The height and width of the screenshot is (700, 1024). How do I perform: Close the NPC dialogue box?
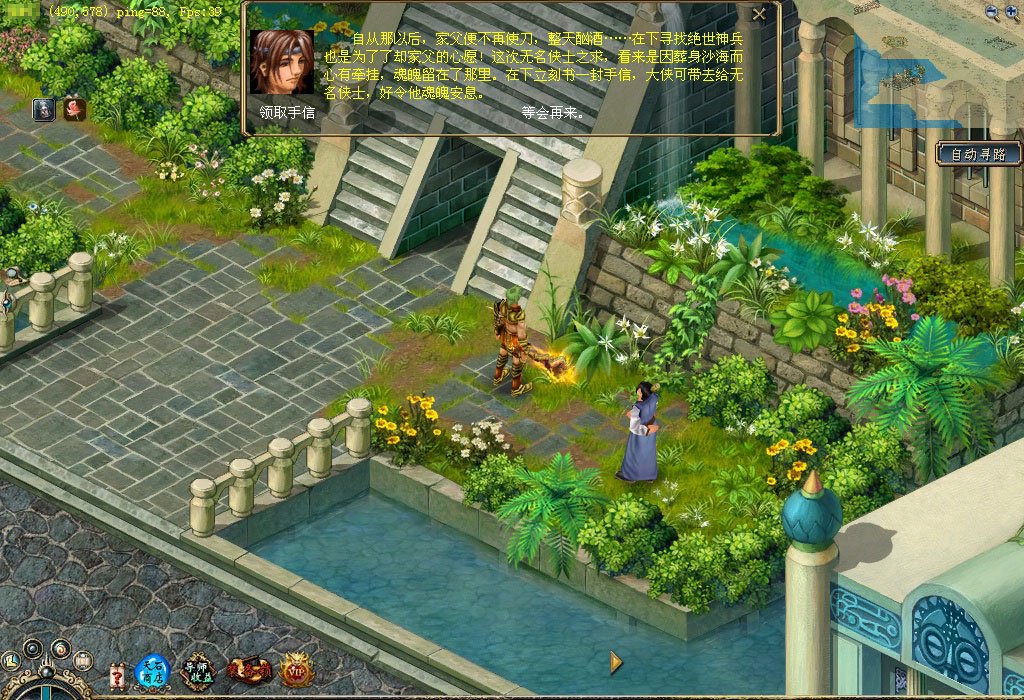(x=759, y=14)
